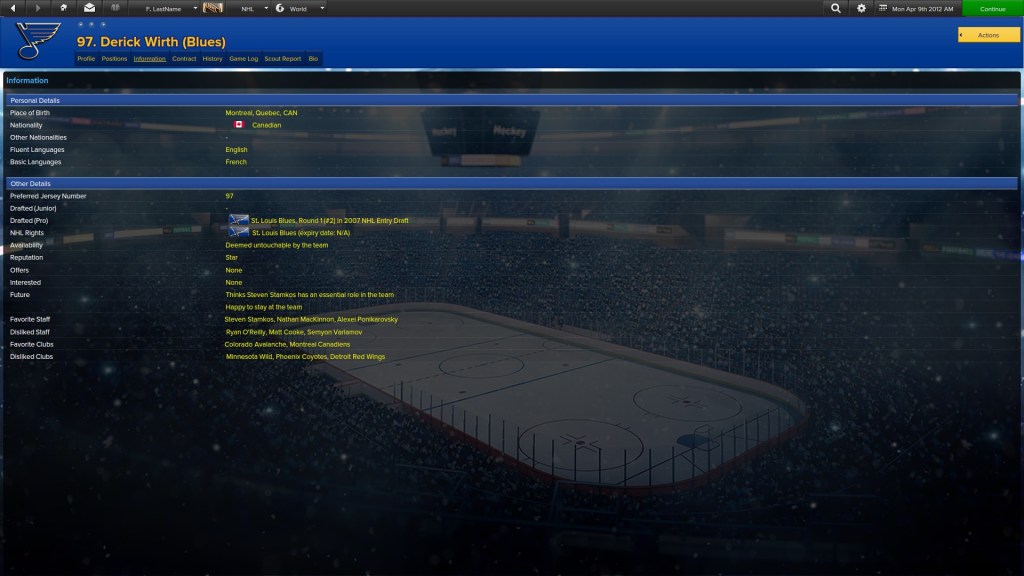
Task: Open the Positions tab
Action: click(x=114, y=59)
